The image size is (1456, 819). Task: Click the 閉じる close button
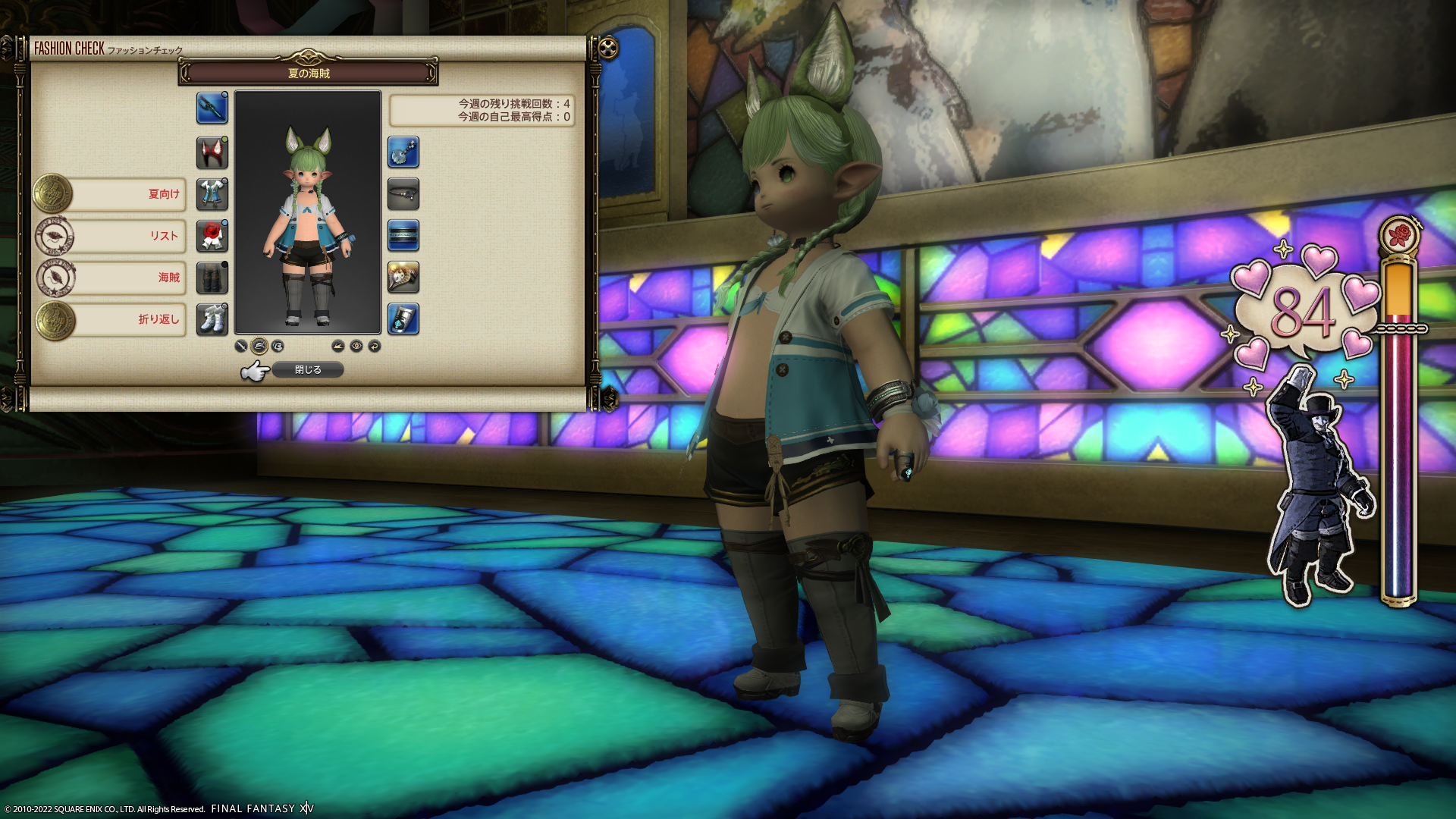tap(308, 369)
